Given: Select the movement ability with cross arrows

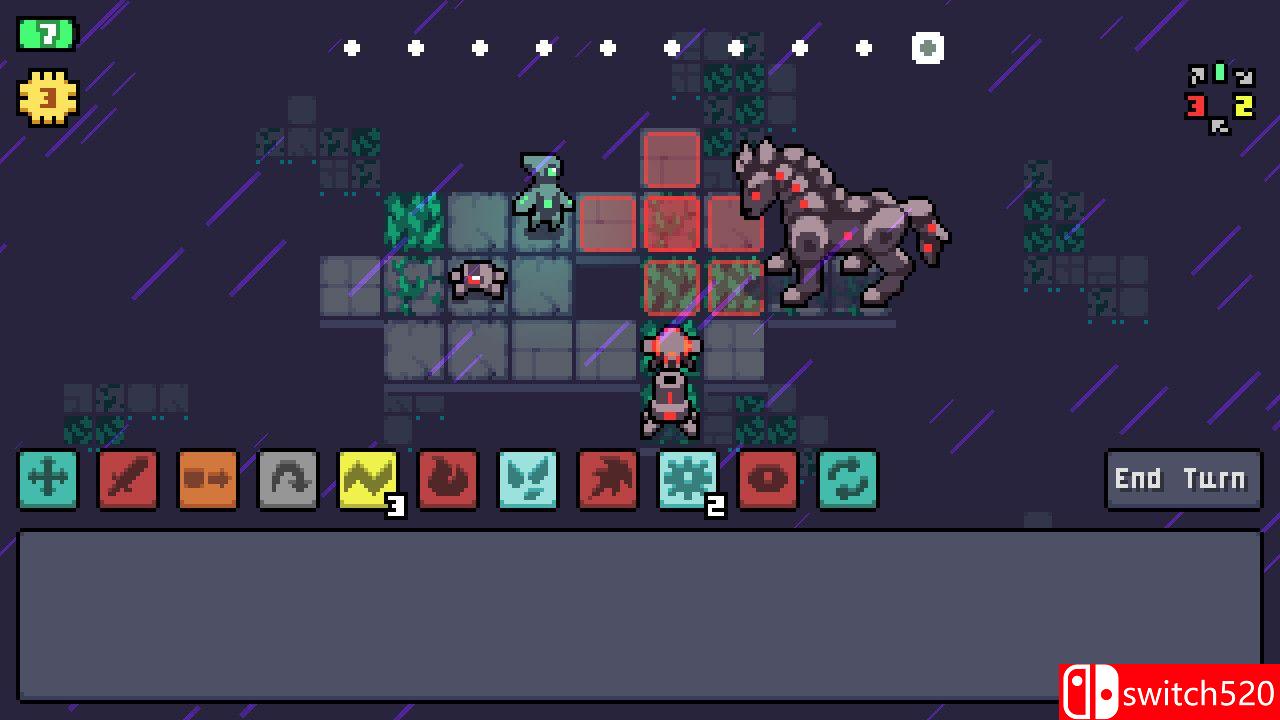Looking at the screenshot, I should (48, 480).
